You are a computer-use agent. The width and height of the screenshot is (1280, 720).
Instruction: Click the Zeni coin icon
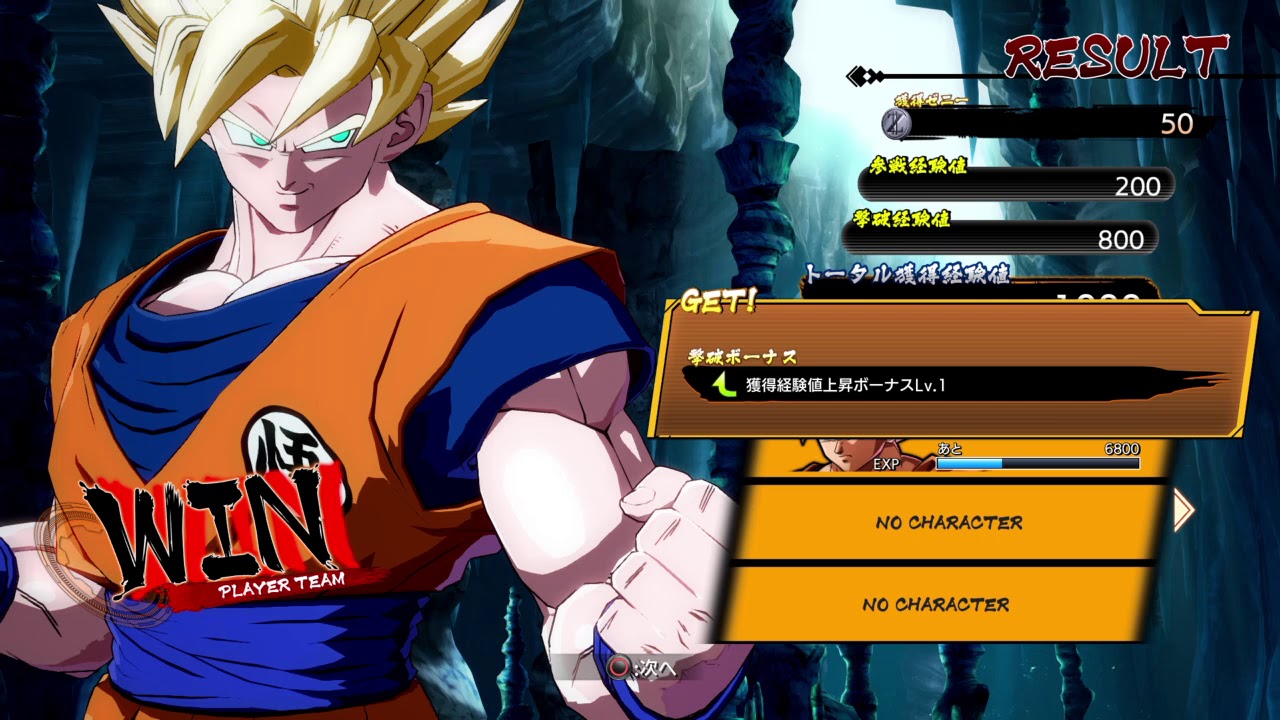click(x=897, y=124)
